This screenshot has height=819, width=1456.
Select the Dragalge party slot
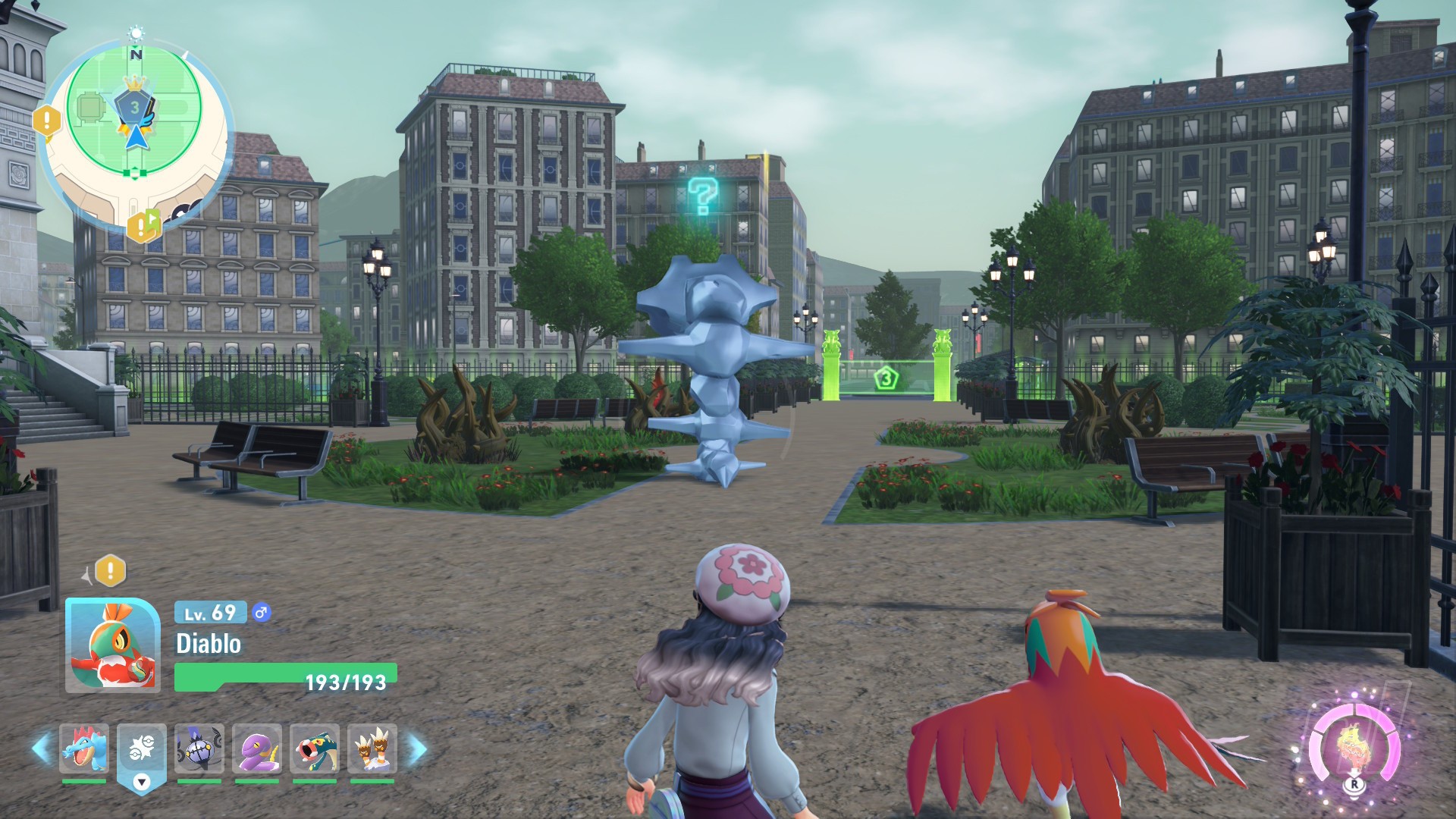(x=314, y=748)
